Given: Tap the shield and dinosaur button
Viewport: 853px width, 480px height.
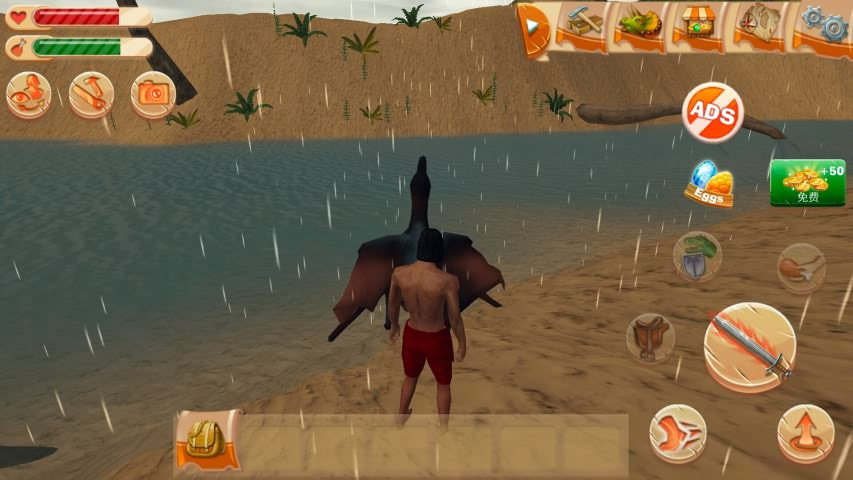Looking at the screenshot, I should pos(697,256).
